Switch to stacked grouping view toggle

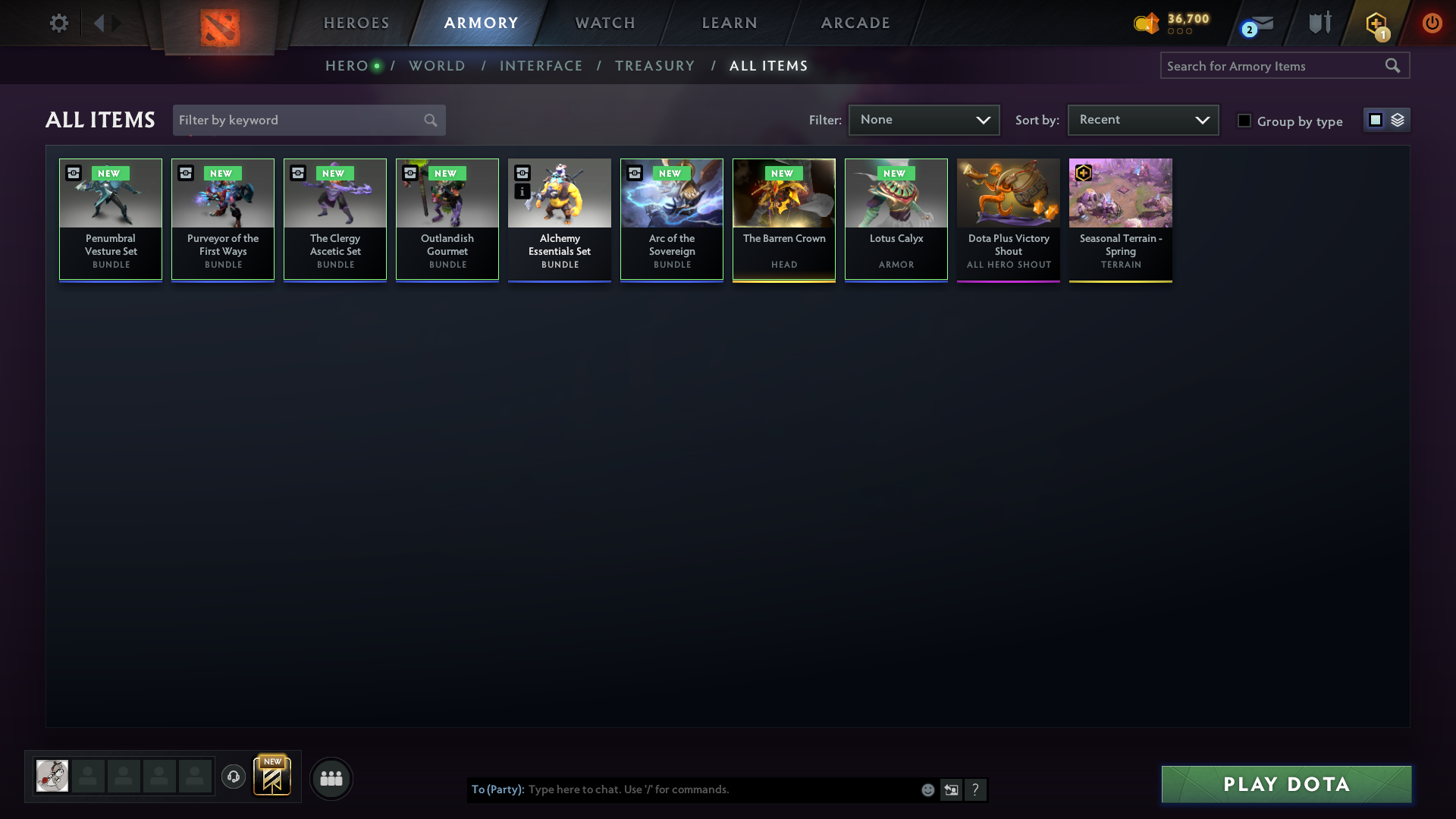[1398, 119]
